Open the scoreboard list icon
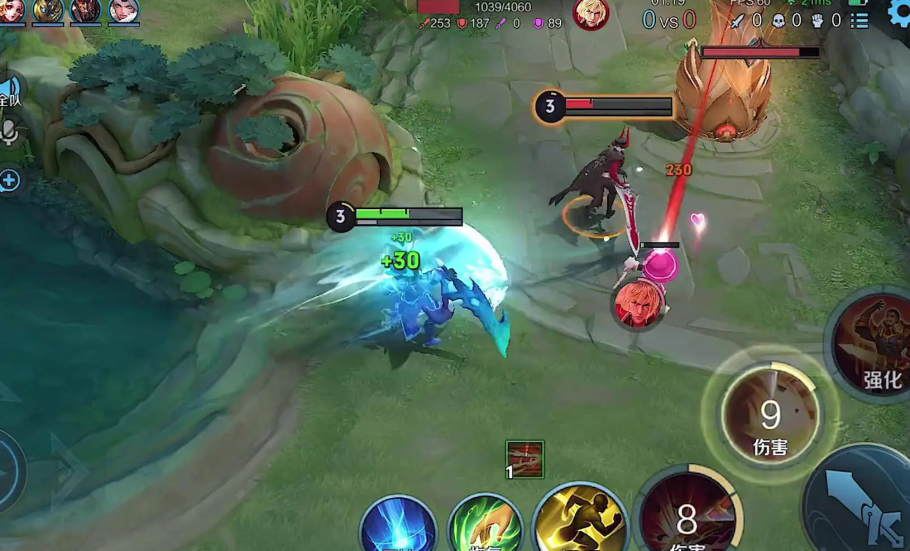Viewport: 910px width, 551px height. pyautogui.click(x=859, y=20)
